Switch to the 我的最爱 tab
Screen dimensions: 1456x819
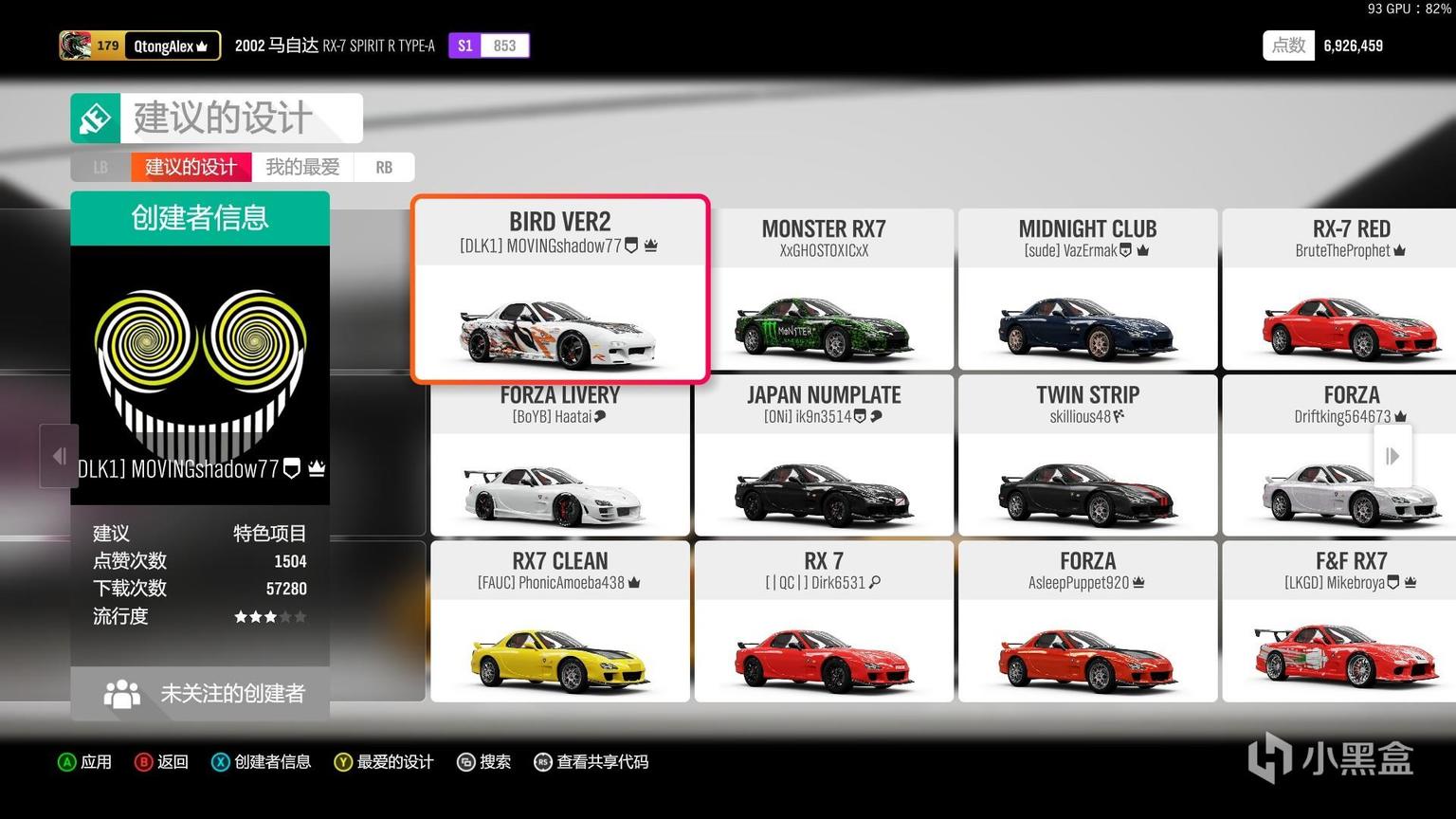302,167
